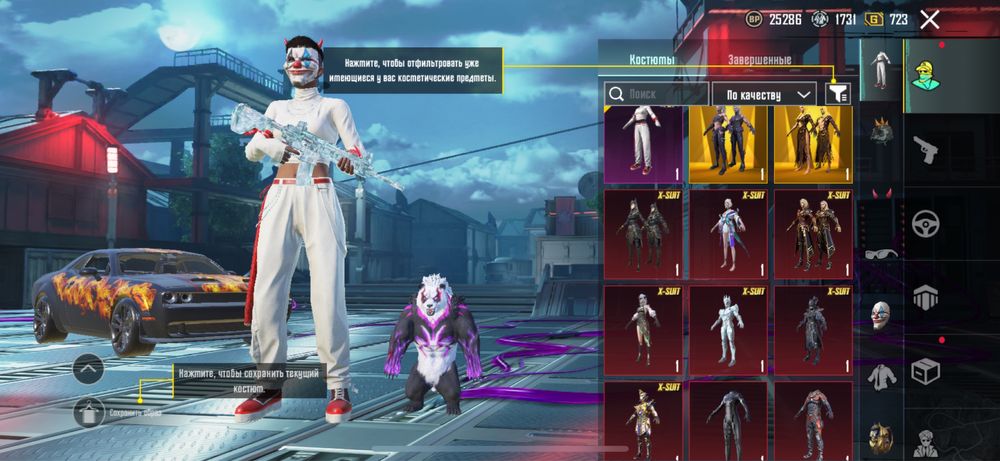The image size is (1000, 461).
Task: Open the Завершенные tab
Action: (x=759, y=60)
